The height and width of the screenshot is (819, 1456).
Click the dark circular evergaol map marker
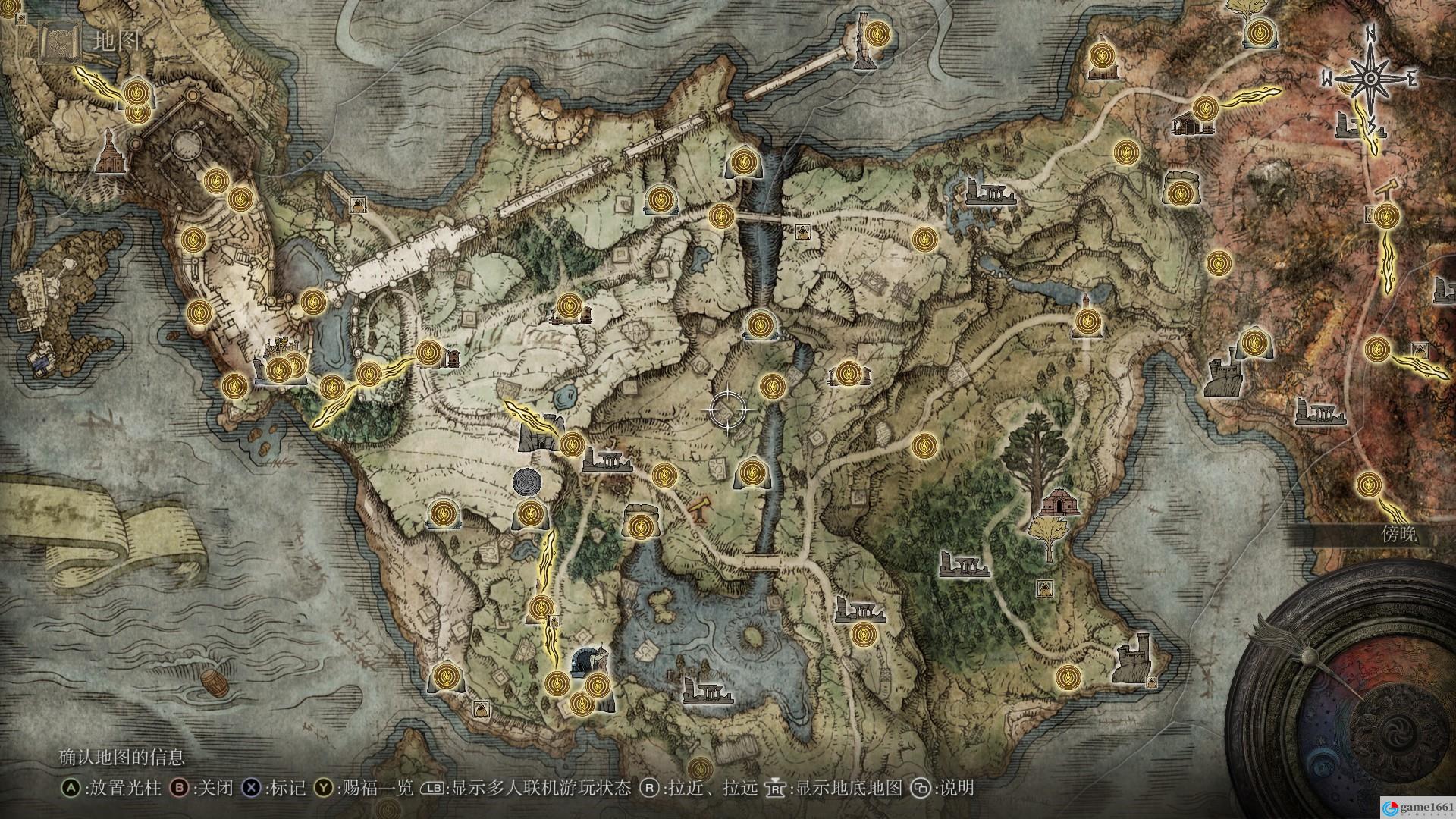pyautogui.click(x=527, y=481)
